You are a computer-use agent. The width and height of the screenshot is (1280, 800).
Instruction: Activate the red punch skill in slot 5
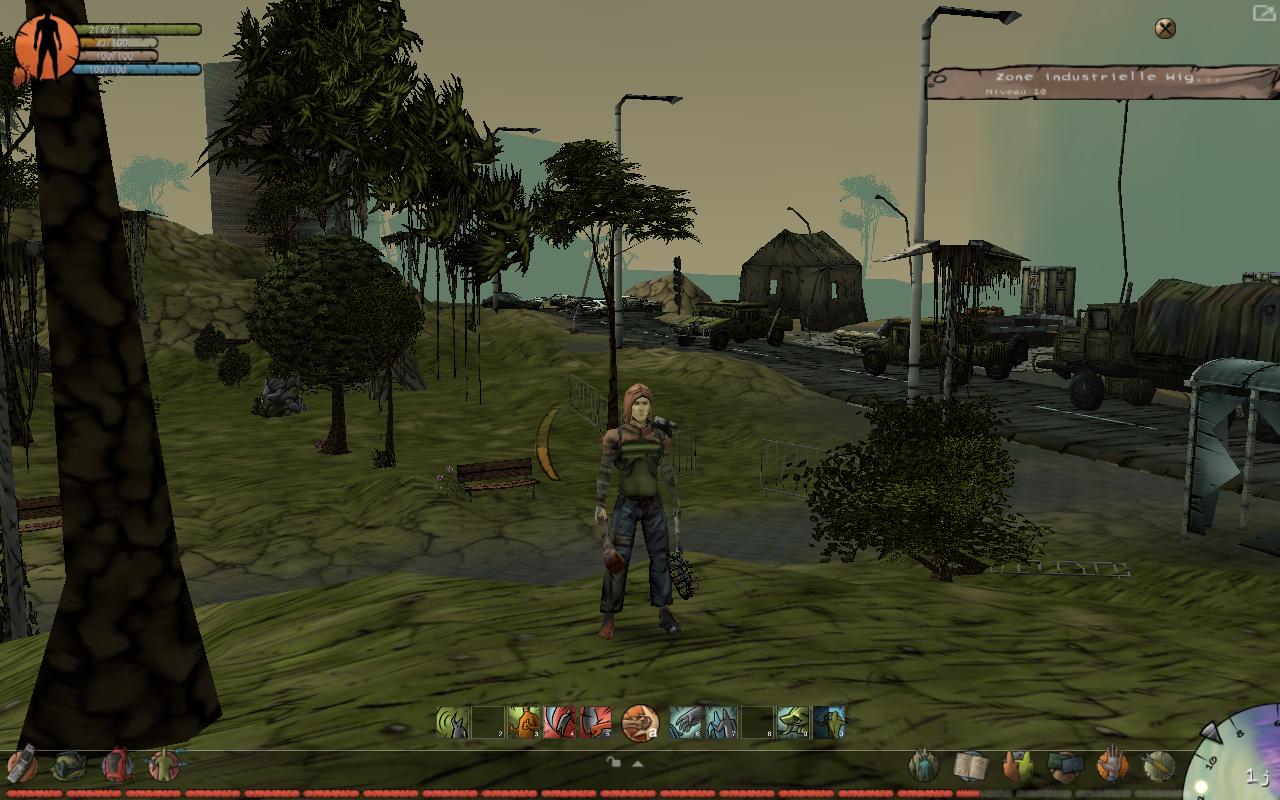595,722
